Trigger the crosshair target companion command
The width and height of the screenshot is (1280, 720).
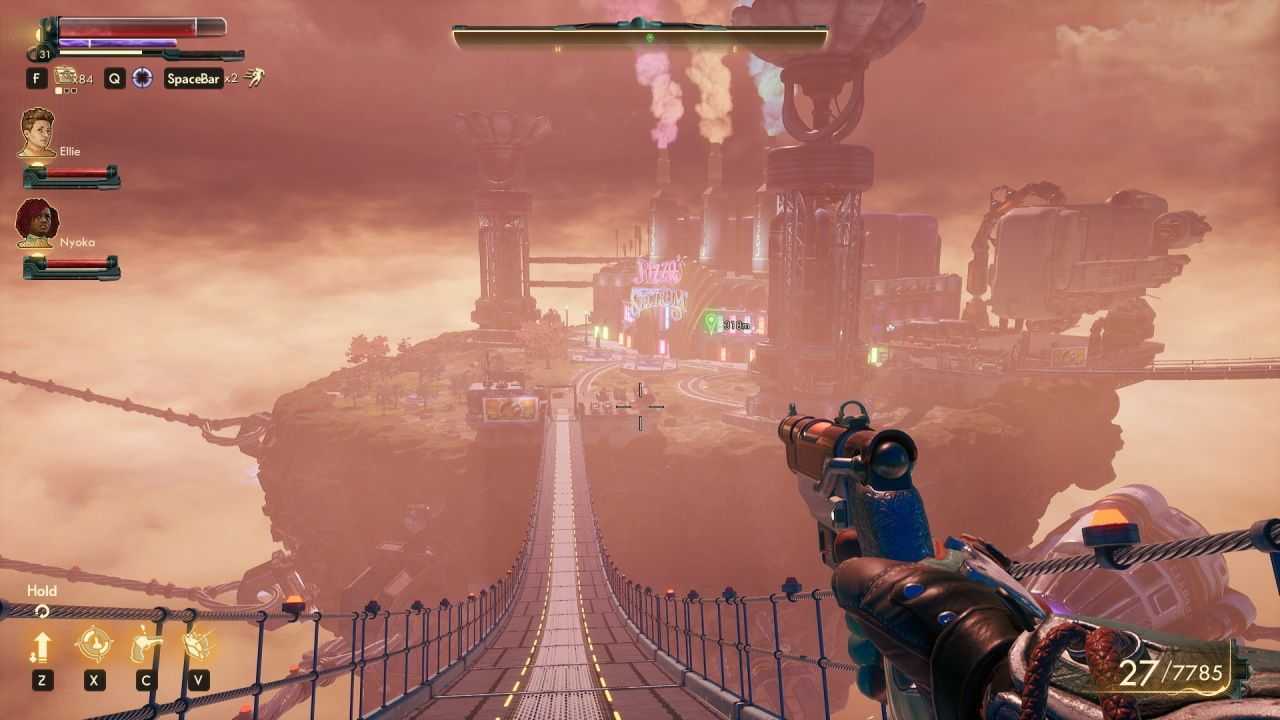tap(94, 645)
